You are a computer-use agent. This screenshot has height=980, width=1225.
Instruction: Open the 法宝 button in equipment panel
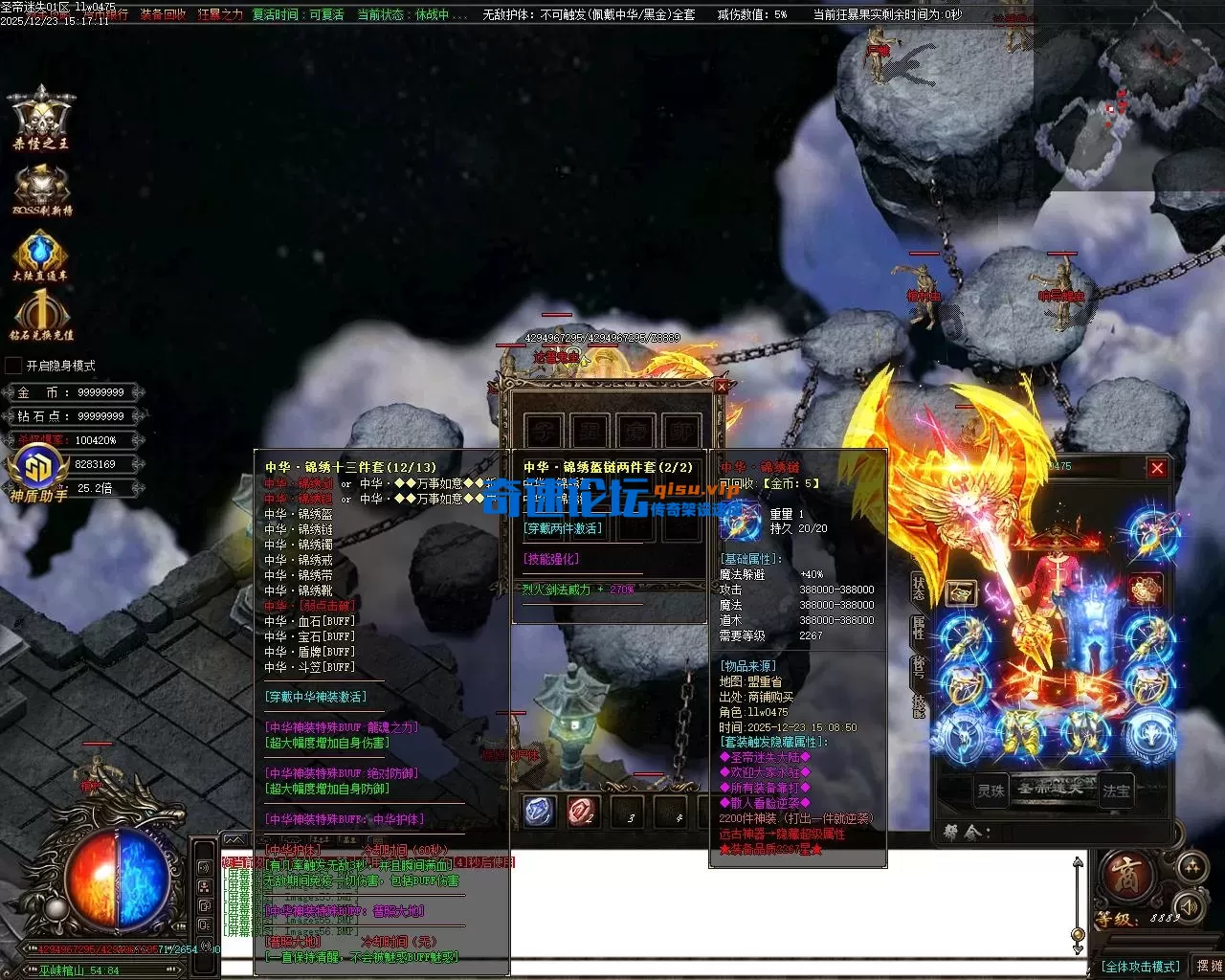click(x=1116, y=791)
